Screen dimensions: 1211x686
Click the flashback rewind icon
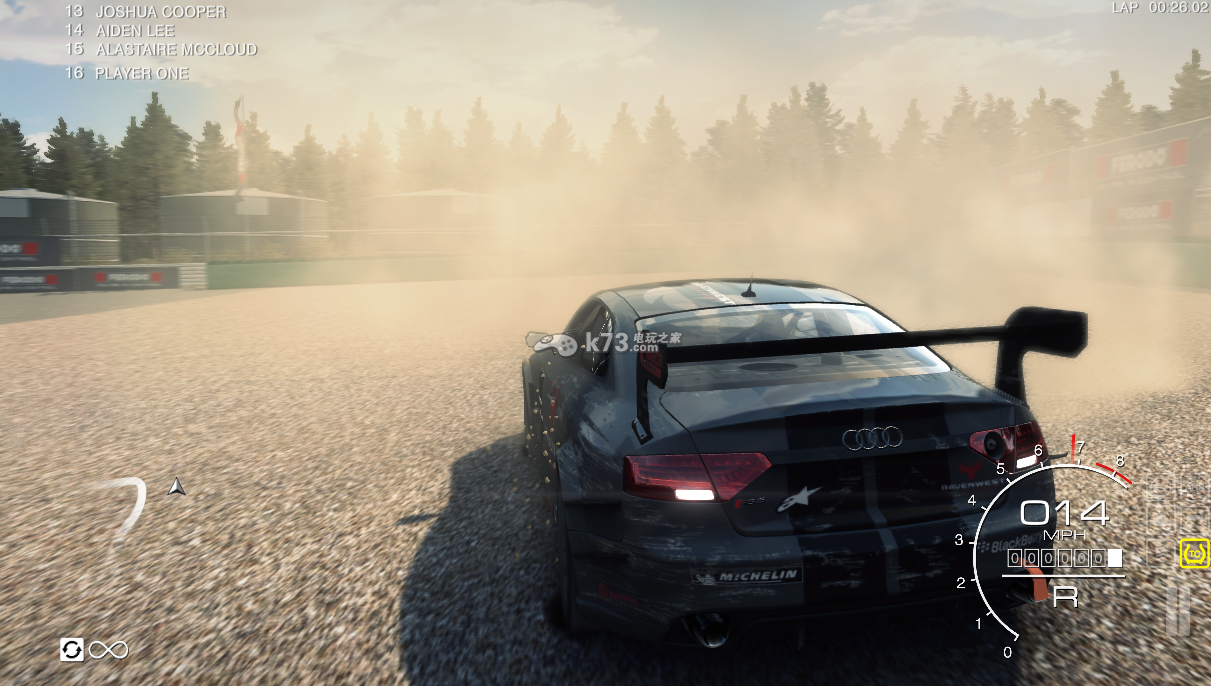(x=72, y=650)
